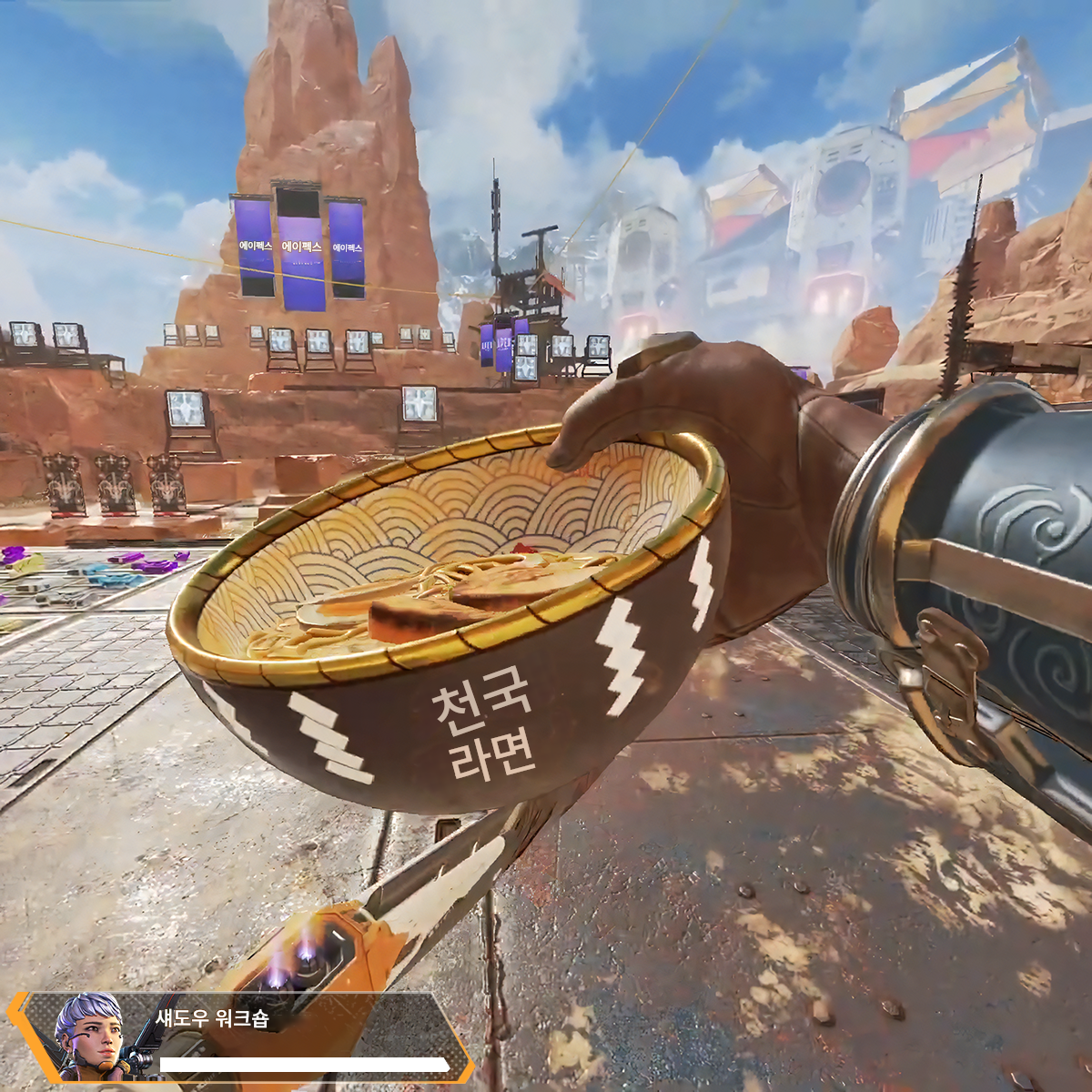Click the purple-haired legend portrait
Viewport: 1092px width, 1092px height.
[x=88, y=1036]
